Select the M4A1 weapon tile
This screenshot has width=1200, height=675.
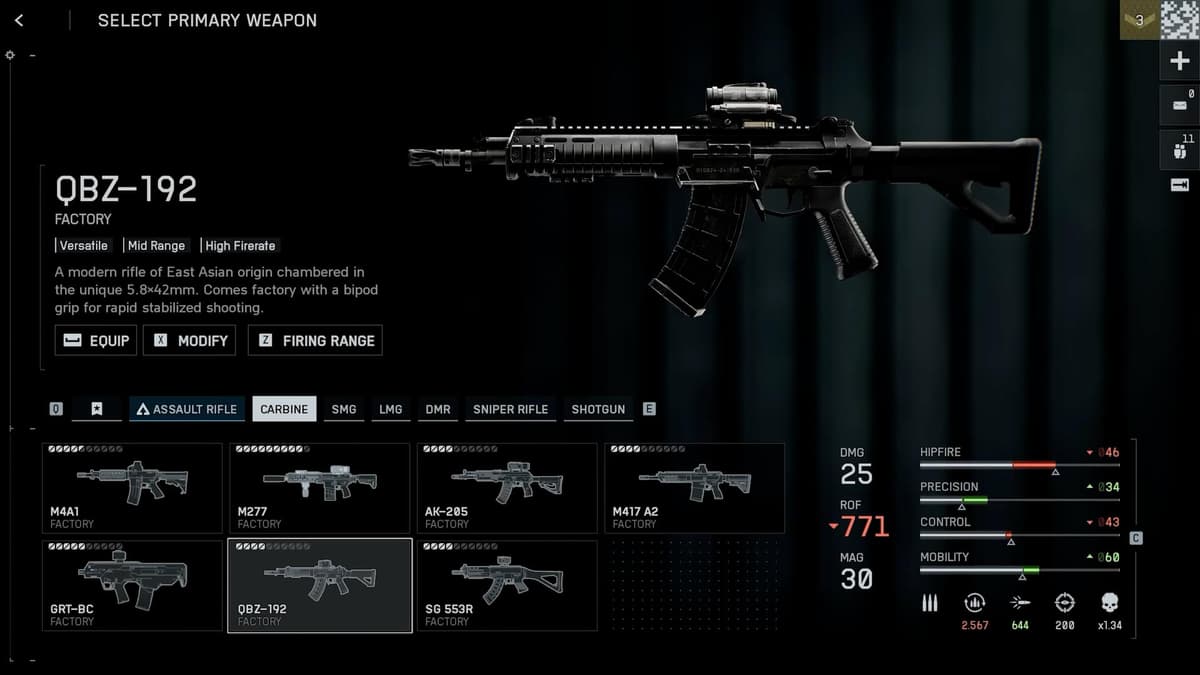tap(132, 488)
